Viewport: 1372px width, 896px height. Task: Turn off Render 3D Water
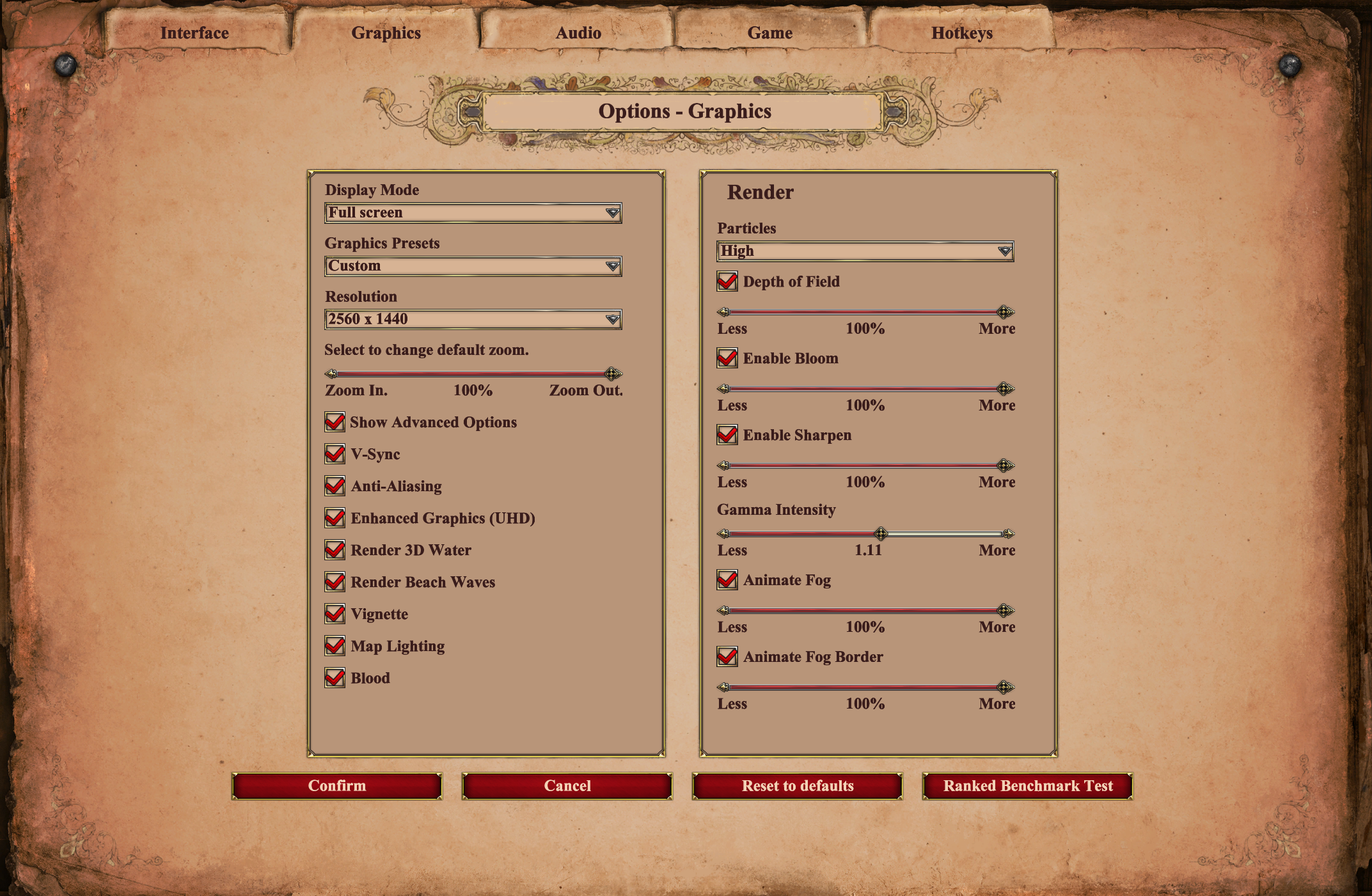[335, 550]
